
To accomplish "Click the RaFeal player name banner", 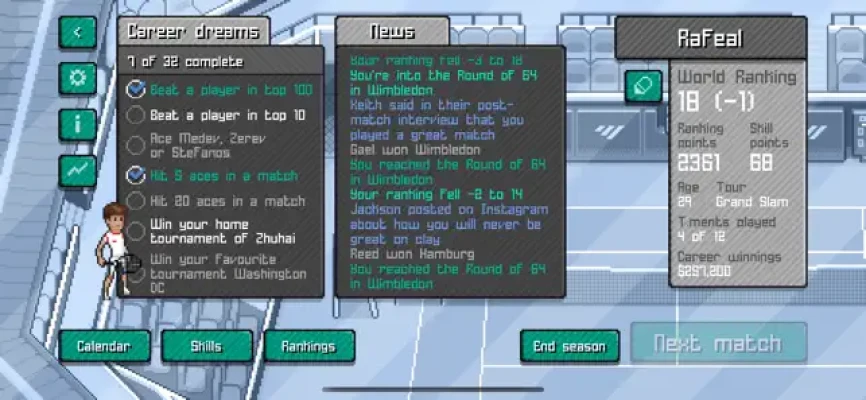I will click(710, 39).
